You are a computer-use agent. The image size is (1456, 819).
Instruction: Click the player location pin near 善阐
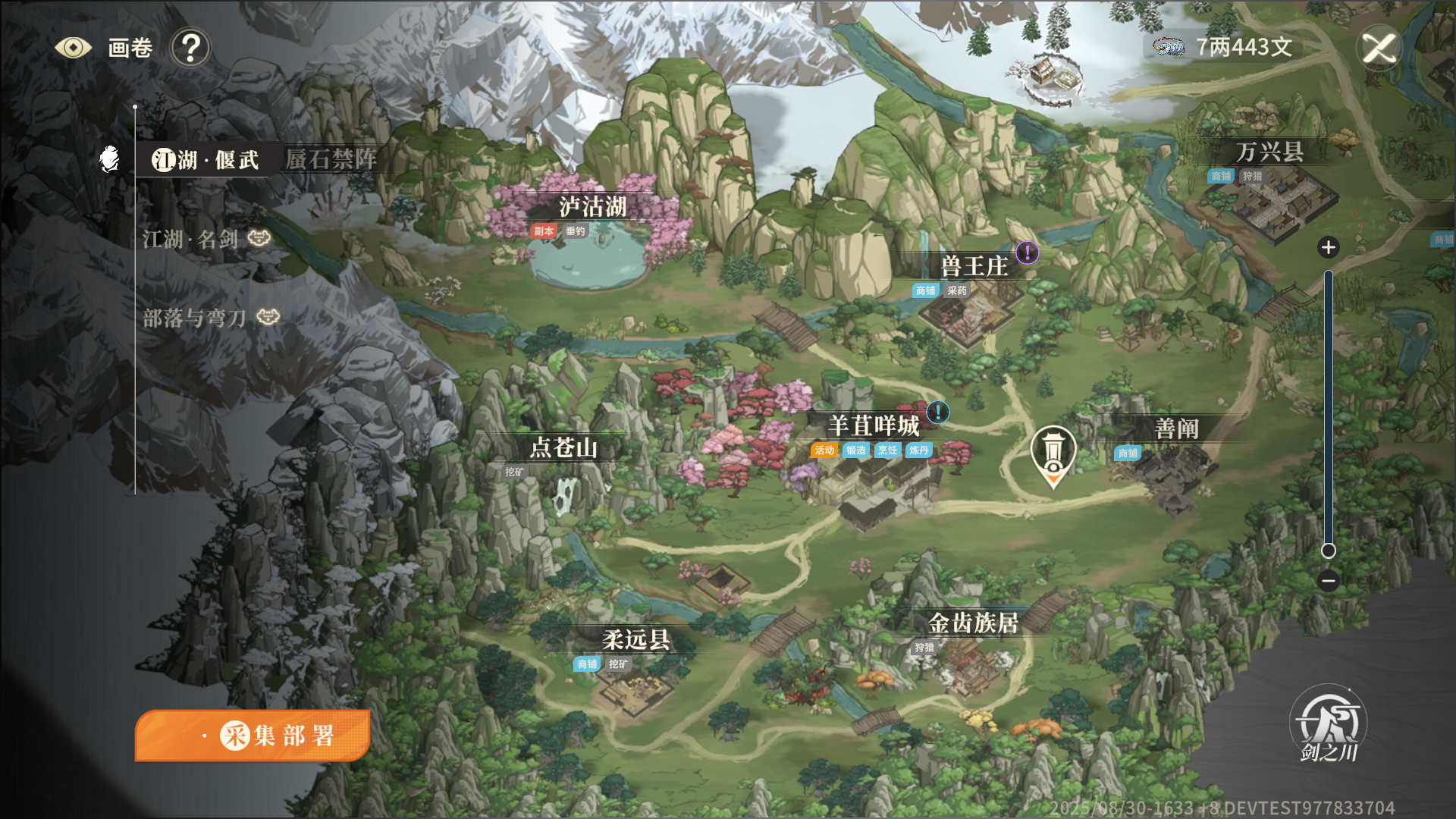[1054, 451]
